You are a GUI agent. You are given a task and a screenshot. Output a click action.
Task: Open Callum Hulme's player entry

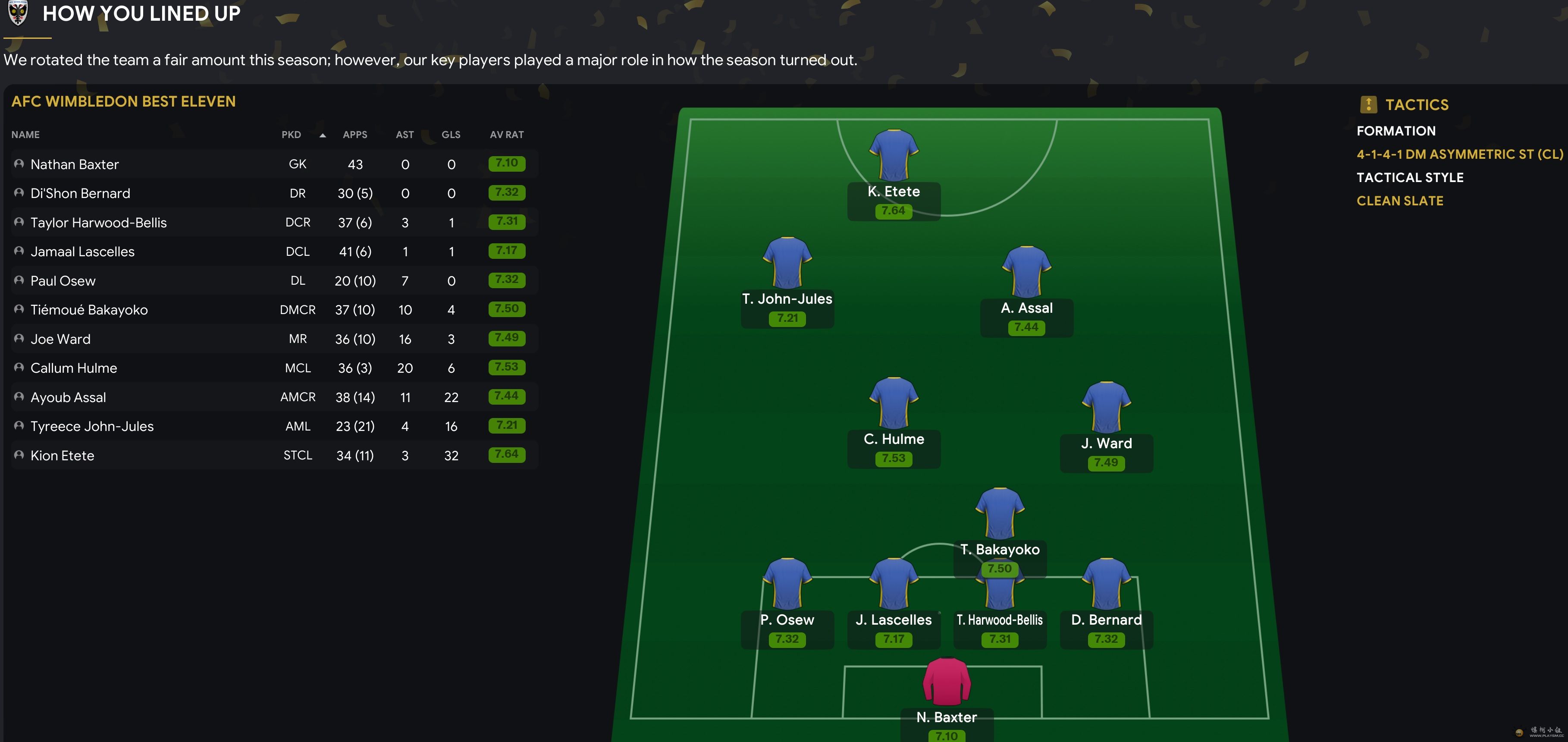pyautogui.click(x=74, y=368)
